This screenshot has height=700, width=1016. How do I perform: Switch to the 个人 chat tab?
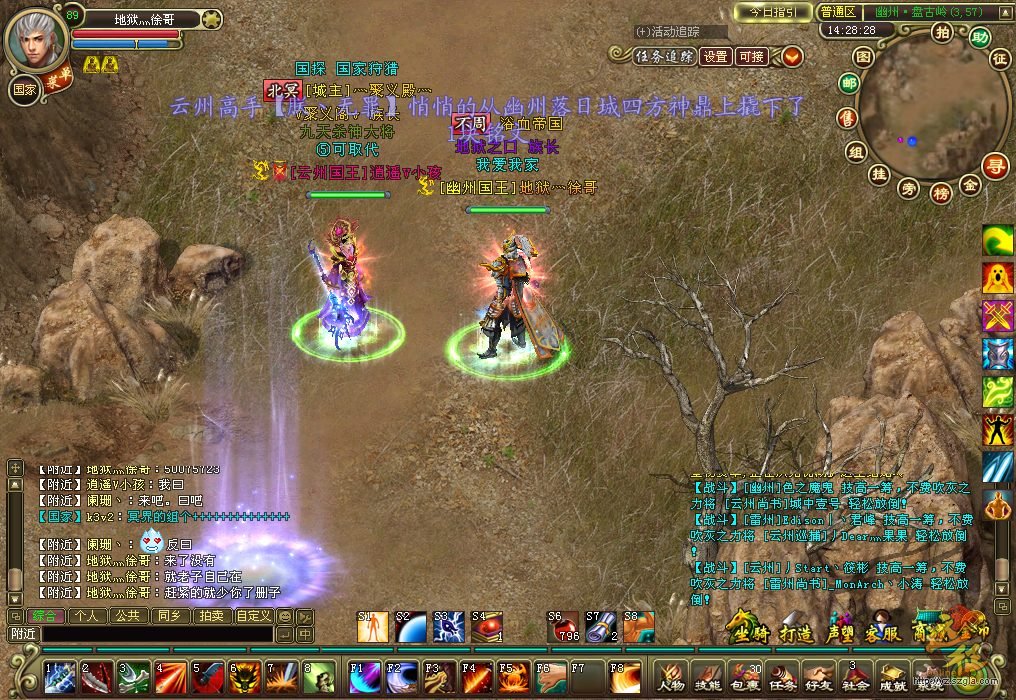pos(87,616)
